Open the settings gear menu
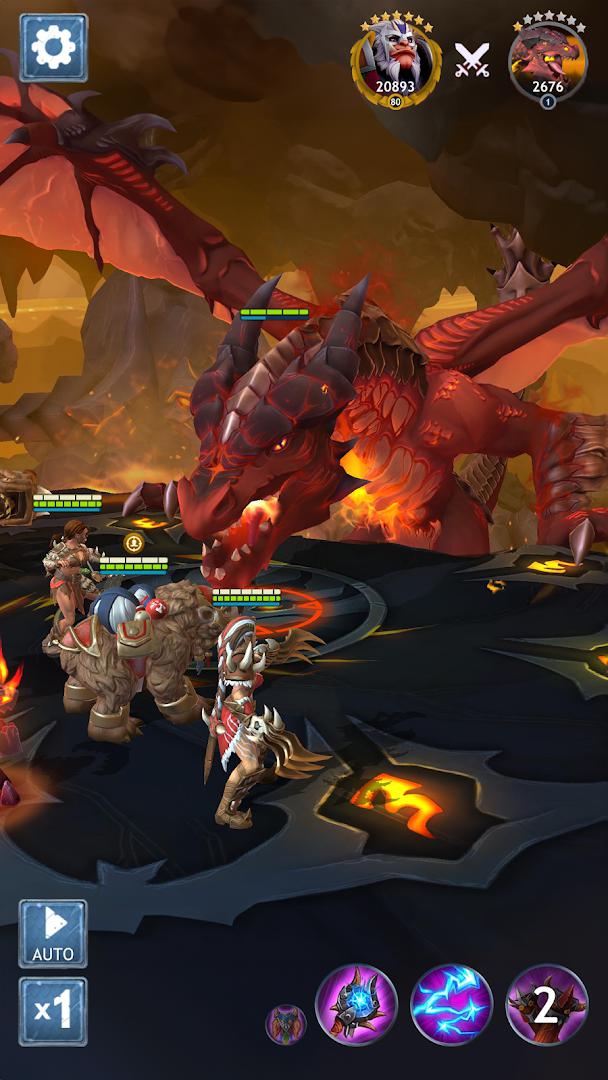The image size is (608, 1080). pos(53,48)
